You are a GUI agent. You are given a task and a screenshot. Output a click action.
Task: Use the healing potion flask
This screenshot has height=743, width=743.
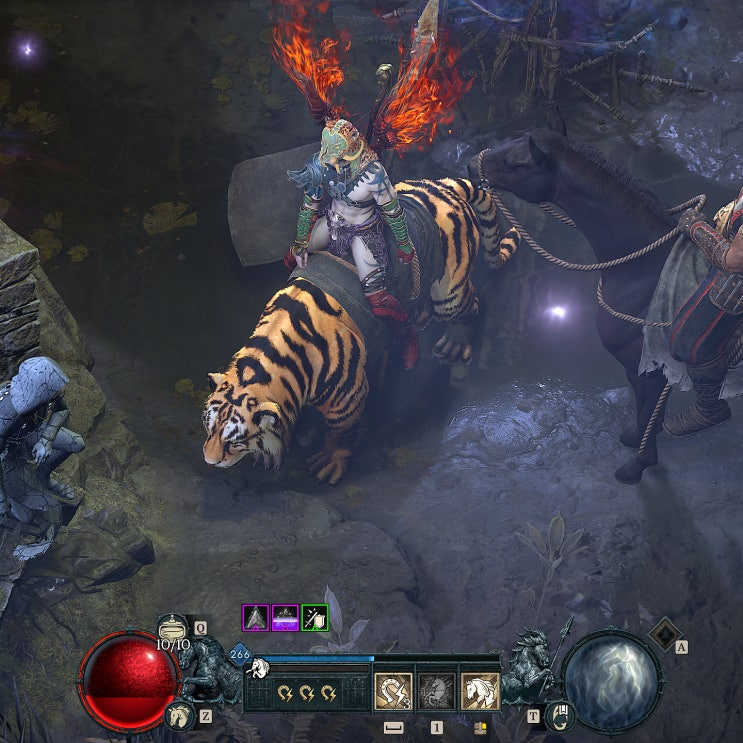(173, 629)
